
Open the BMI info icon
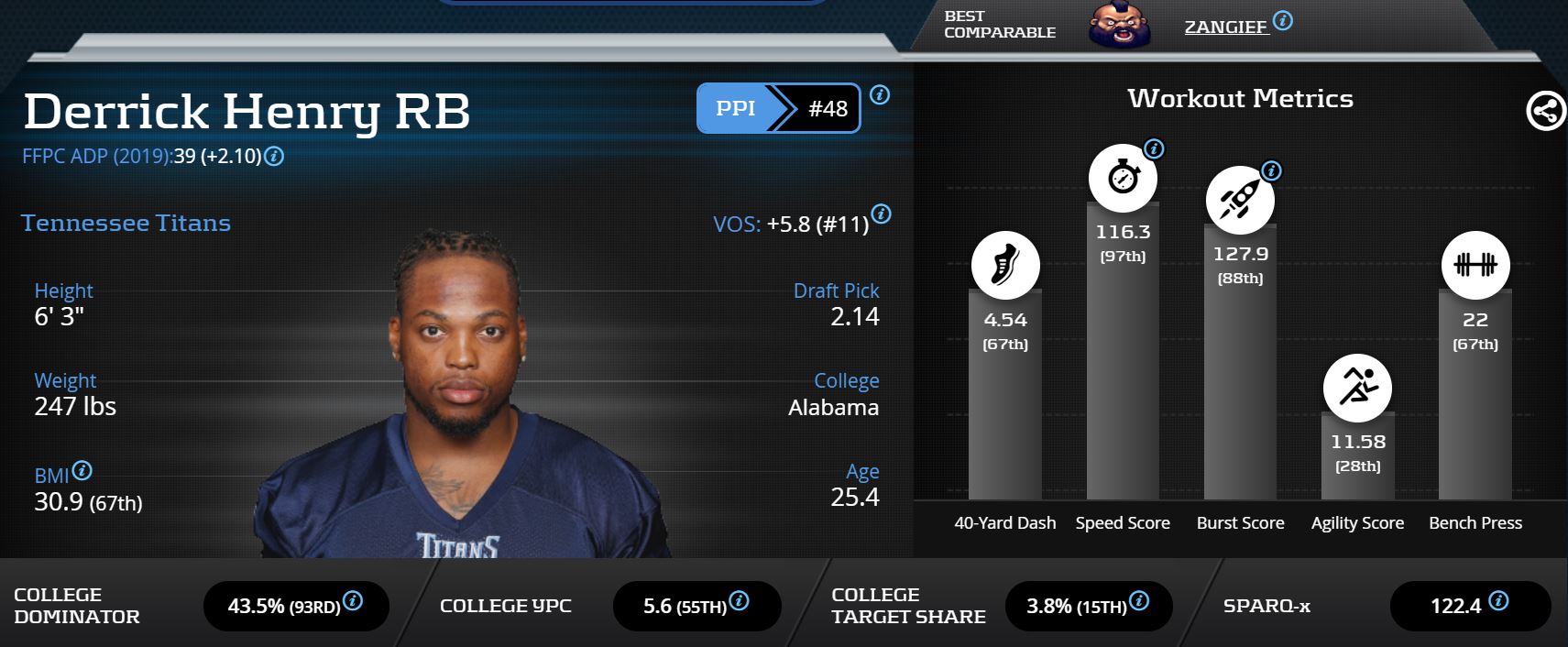[82, 471]
